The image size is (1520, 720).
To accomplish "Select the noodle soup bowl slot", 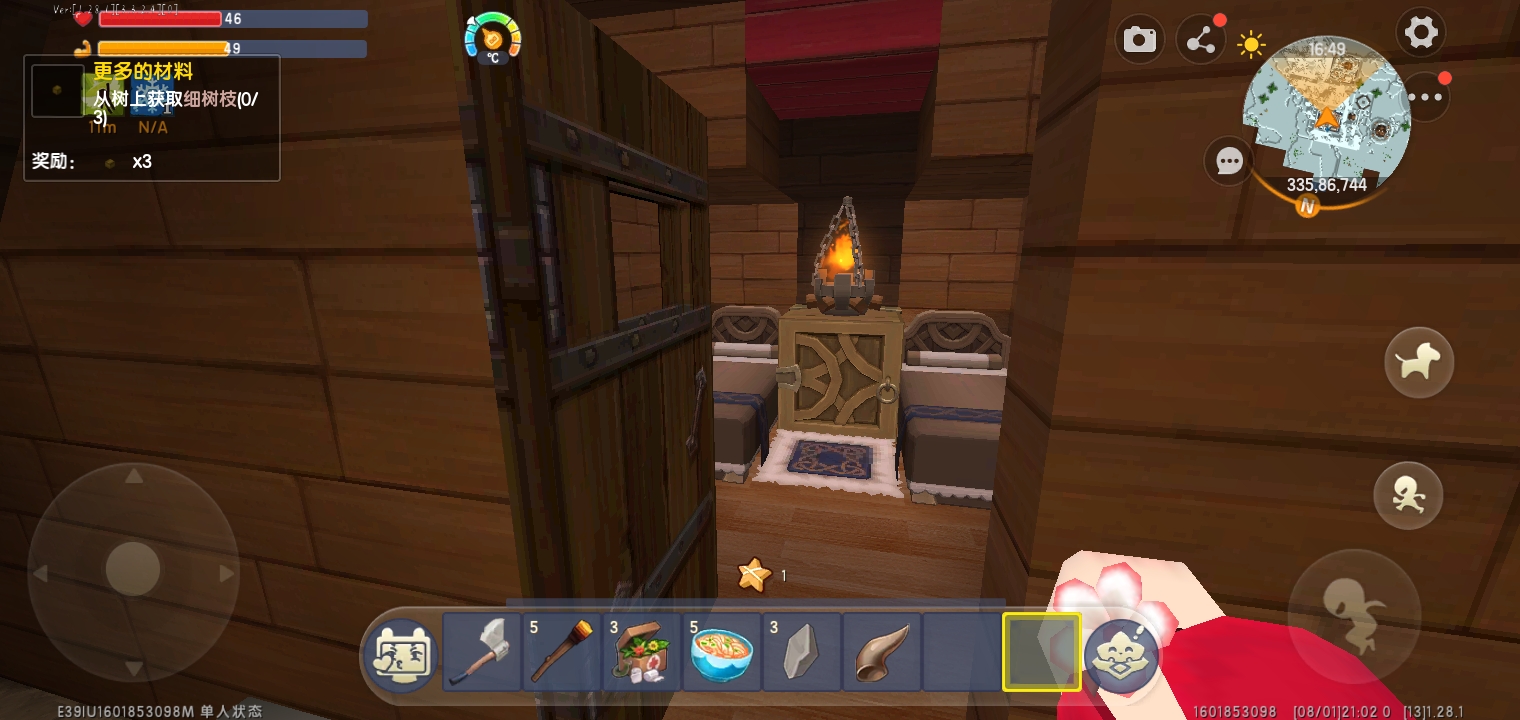I will (x=722, y=652).
